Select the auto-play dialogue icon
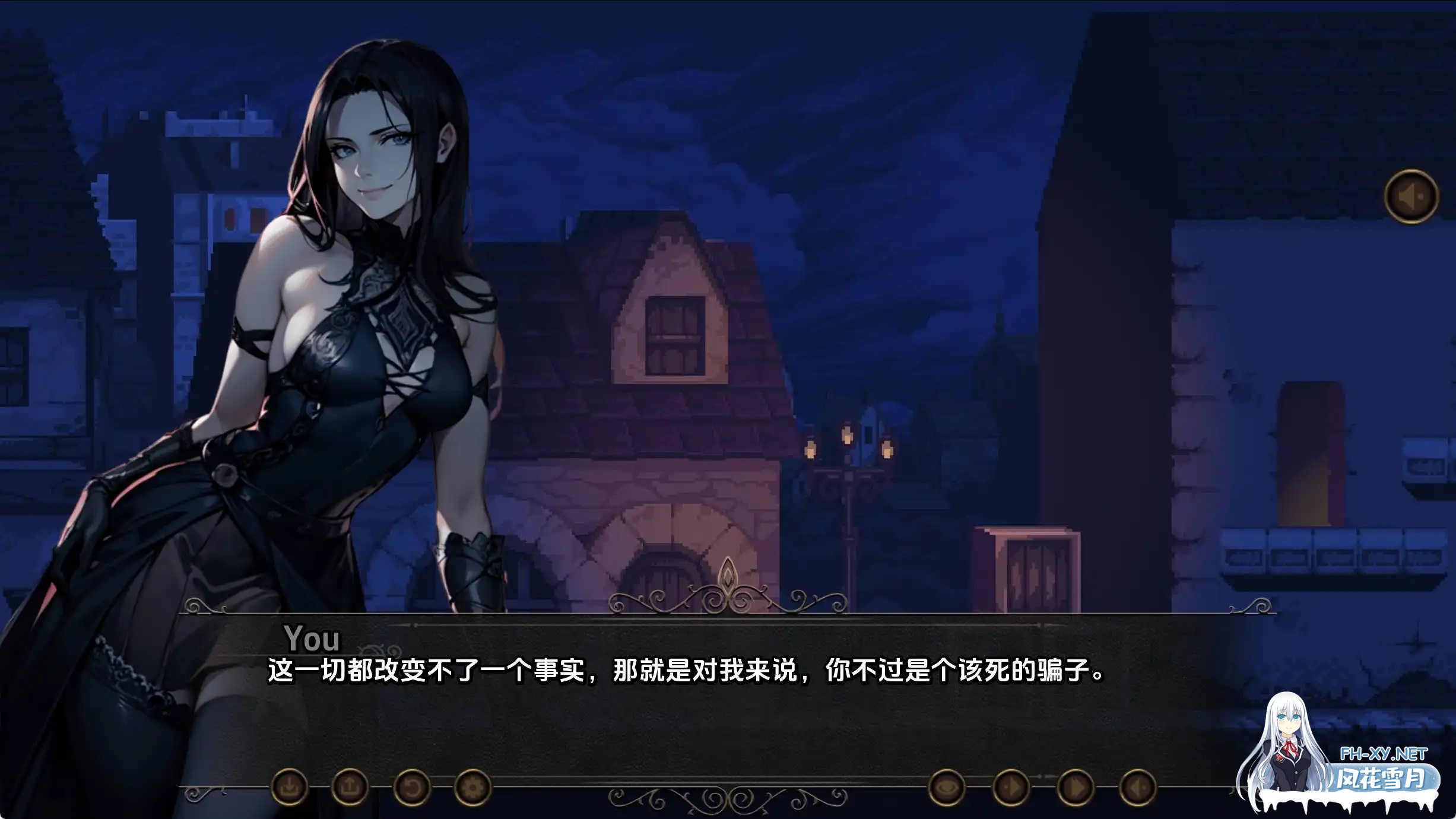The image size is (1456, 819). (1011, 789)
